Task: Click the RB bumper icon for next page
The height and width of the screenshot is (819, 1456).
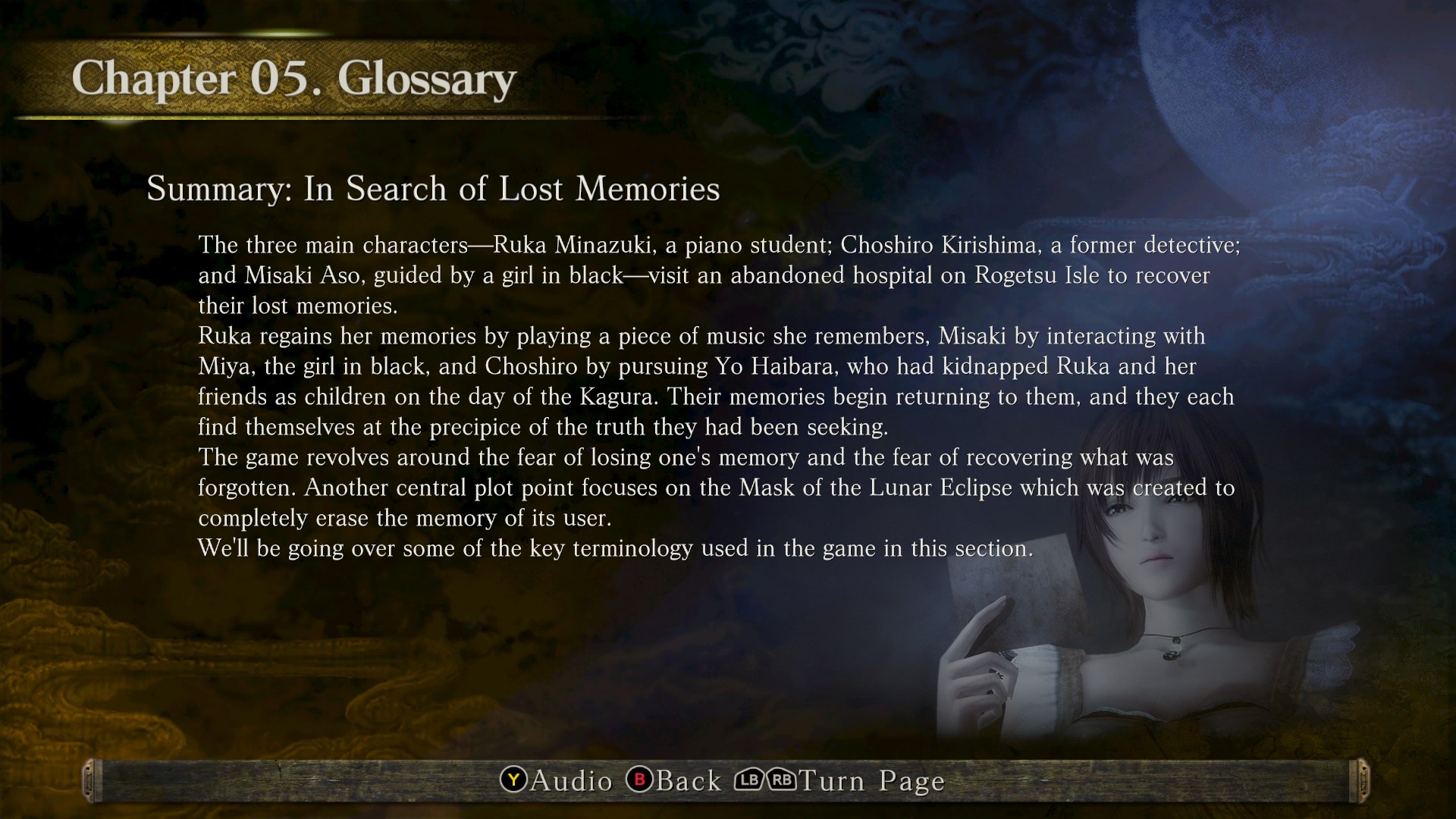Action: point(782,780)
